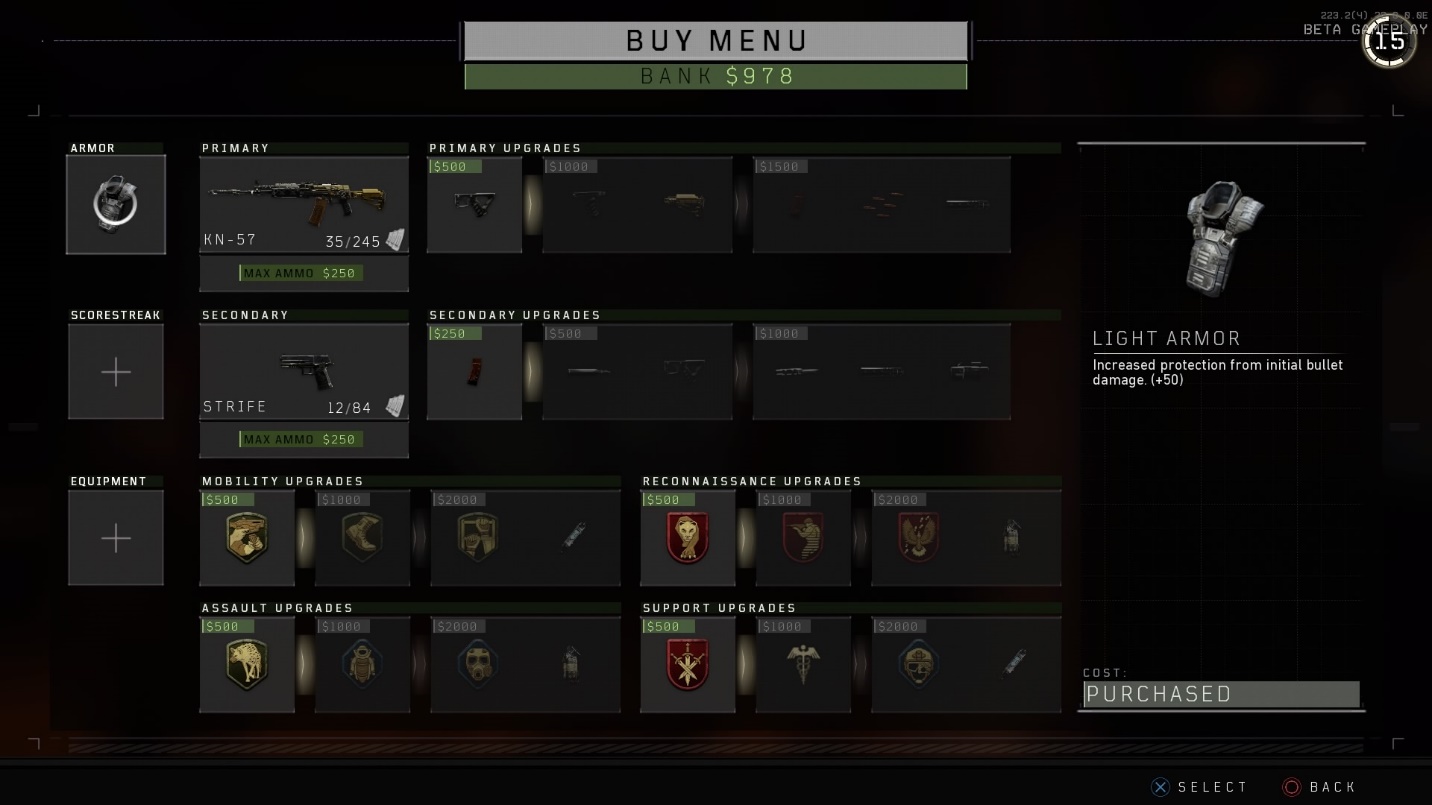Purchase the $500 Mobility upgrade badge
The height and width of the screenshot is (805, 1432).
click(x=247, y=538)
